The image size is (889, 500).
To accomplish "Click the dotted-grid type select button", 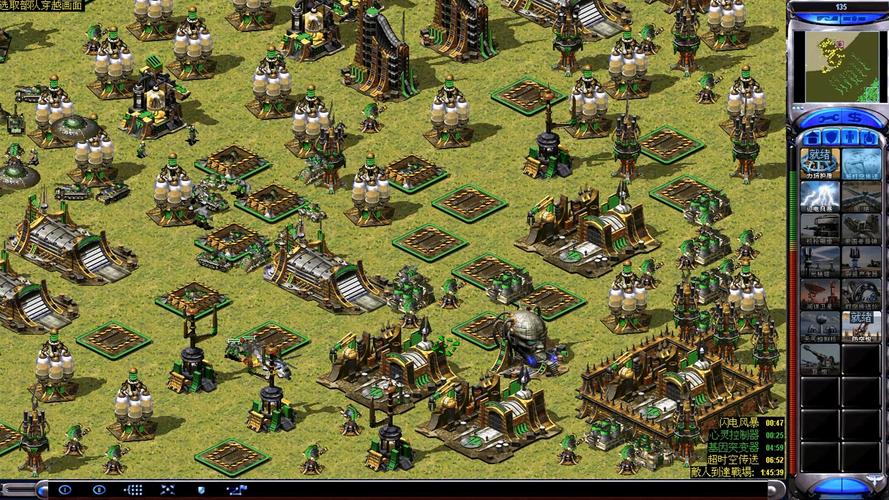I will (x=133, y=490).
